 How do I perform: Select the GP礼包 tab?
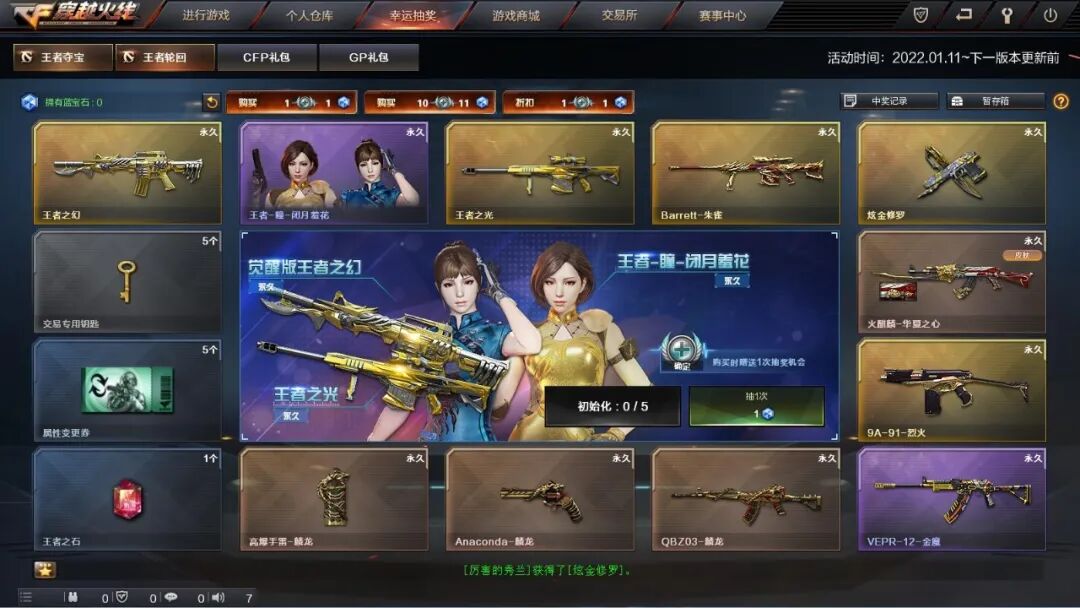[x=369, y=58]
